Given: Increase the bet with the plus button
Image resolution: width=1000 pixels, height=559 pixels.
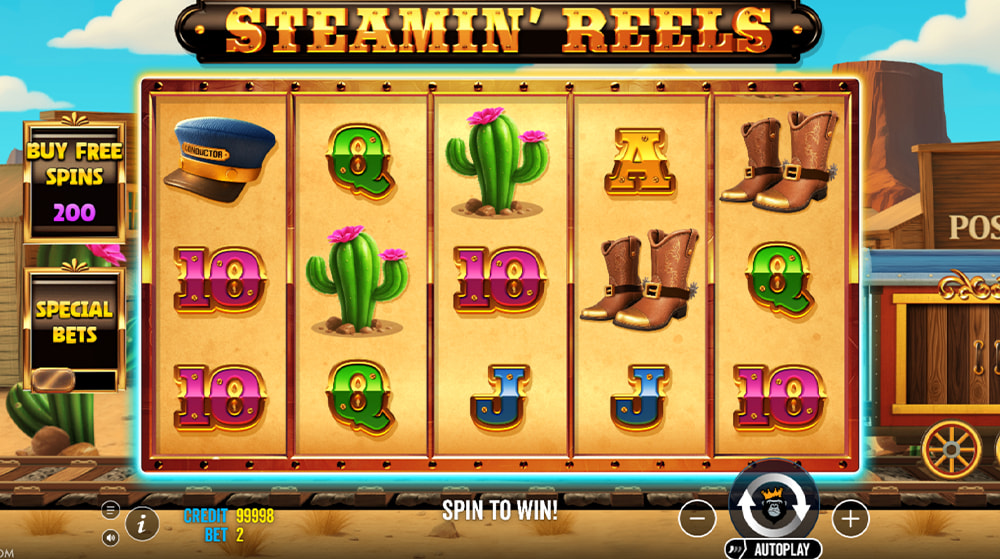Looking at the screenshot, I should tap(850, 518).
